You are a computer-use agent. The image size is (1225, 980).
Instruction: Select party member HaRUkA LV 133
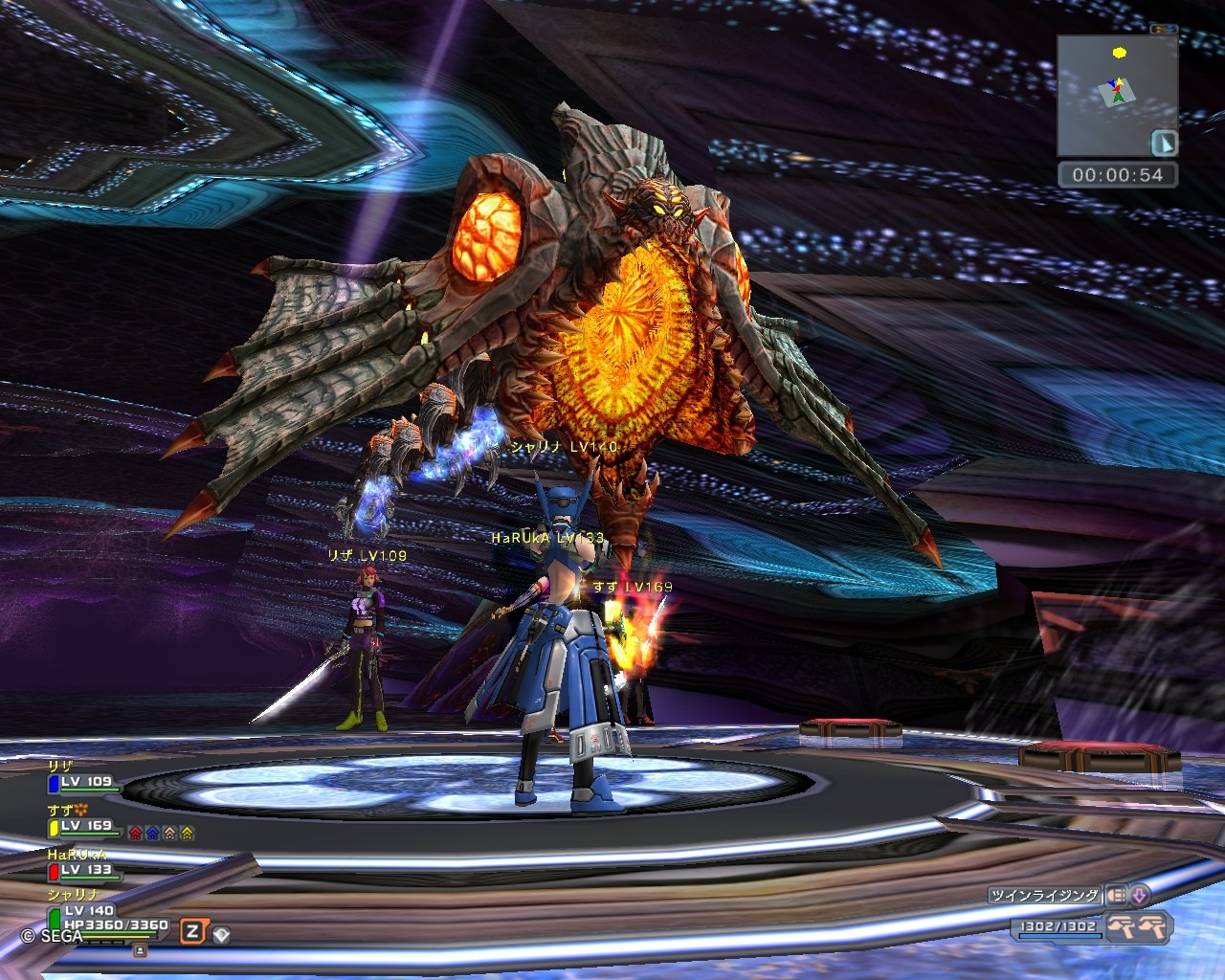tap(84, 870)
